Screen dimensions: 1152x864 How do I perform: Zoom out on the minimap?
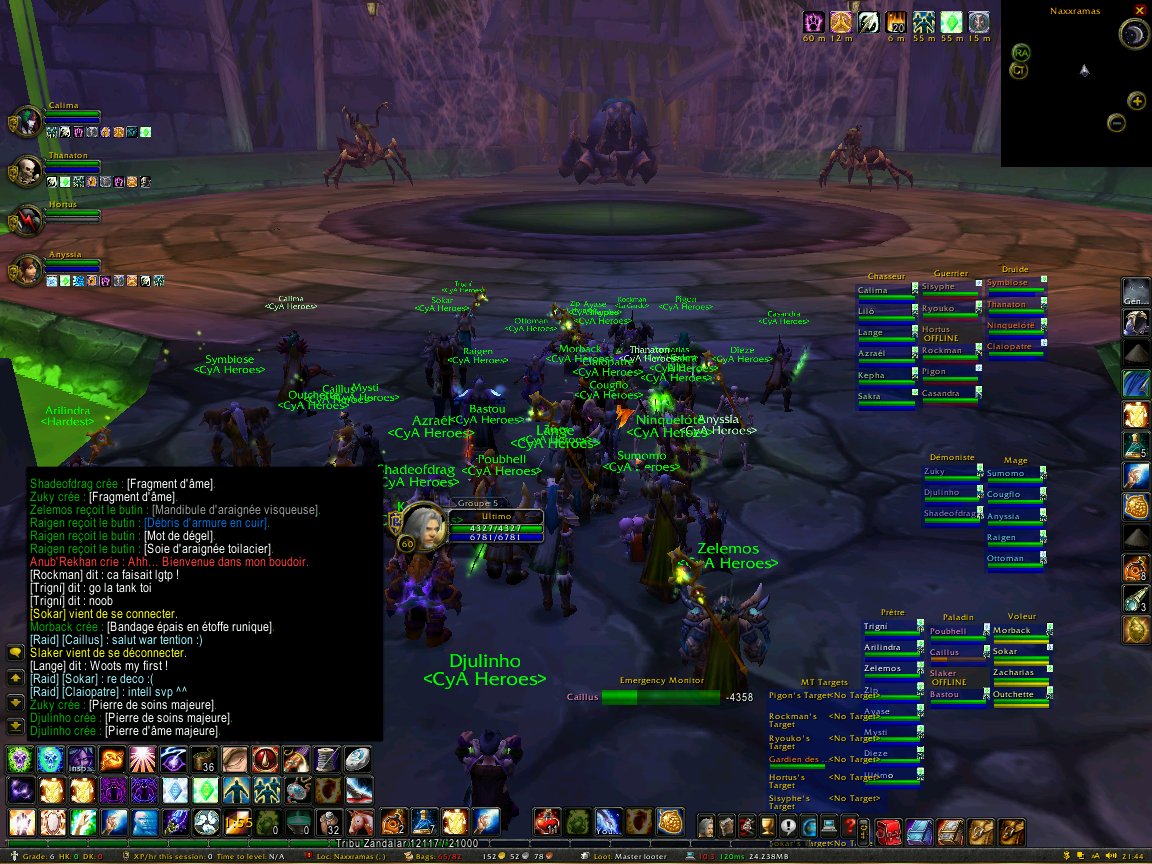(1117, 123)
